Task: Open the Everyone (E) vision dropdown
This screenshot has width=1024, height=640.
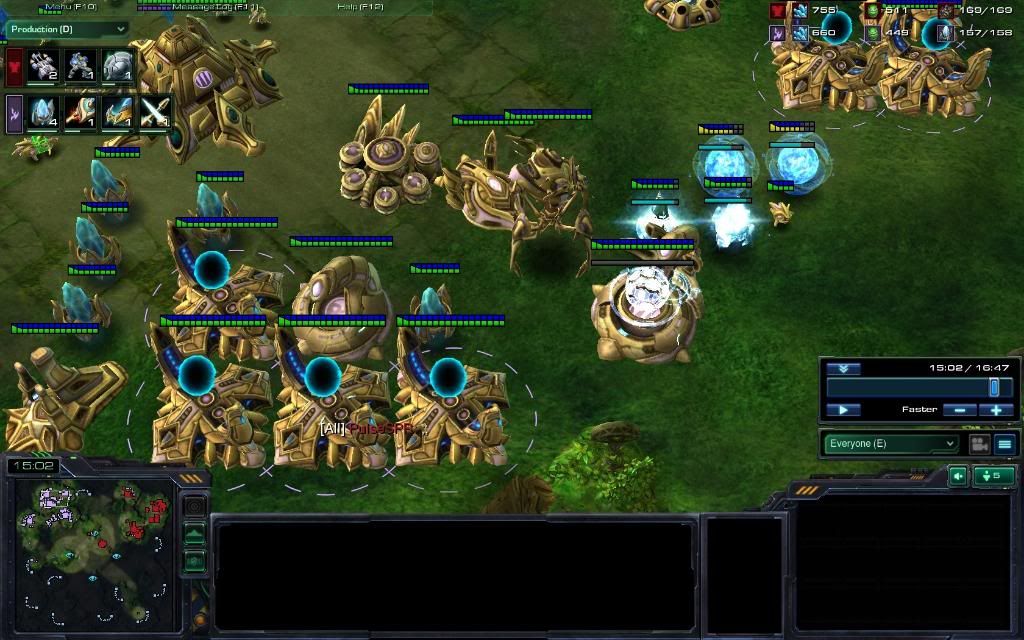Action: coord(891,443)
